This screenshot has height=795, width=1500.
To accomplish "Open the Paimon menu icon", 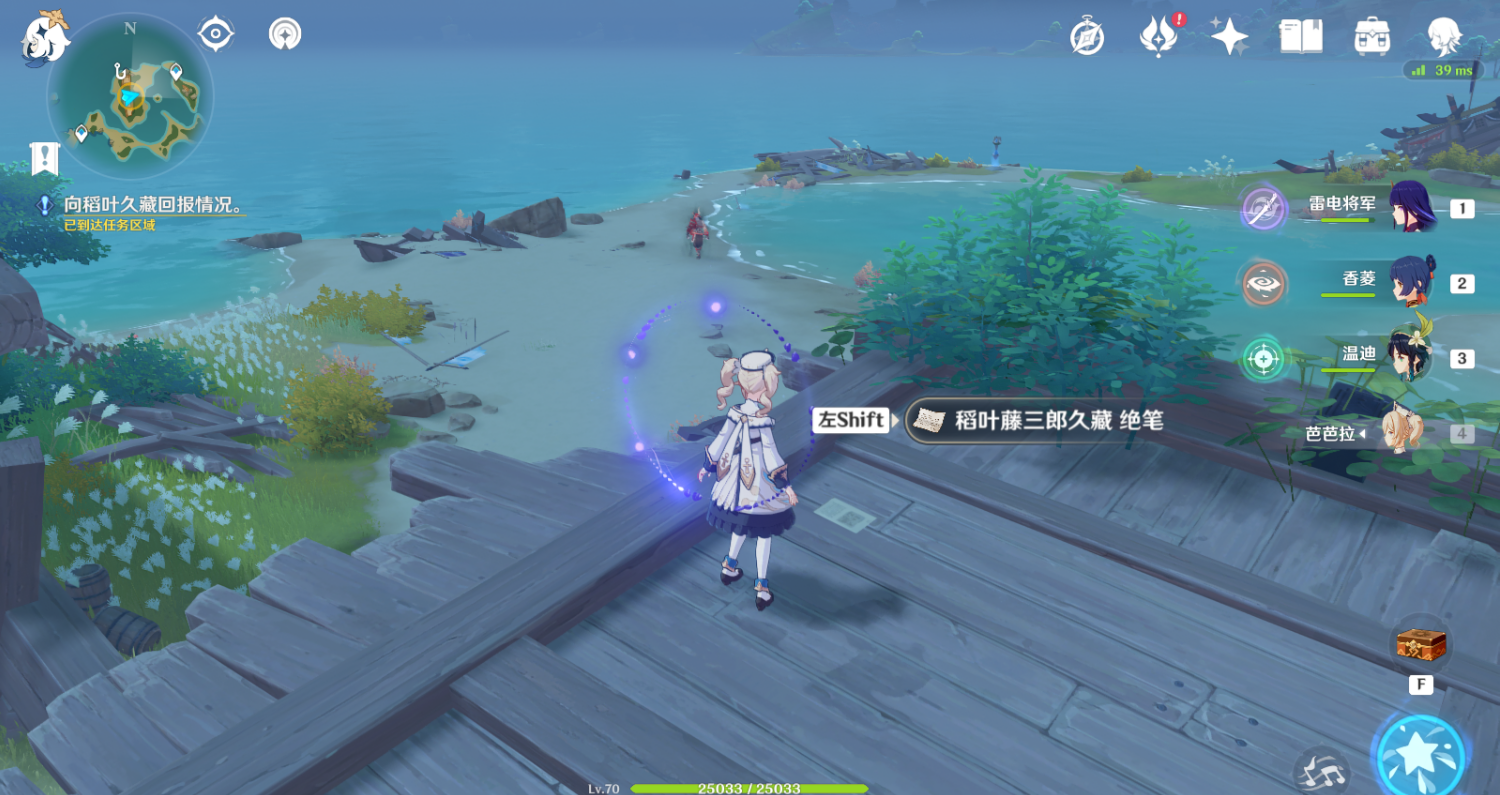I will point(46,38).
